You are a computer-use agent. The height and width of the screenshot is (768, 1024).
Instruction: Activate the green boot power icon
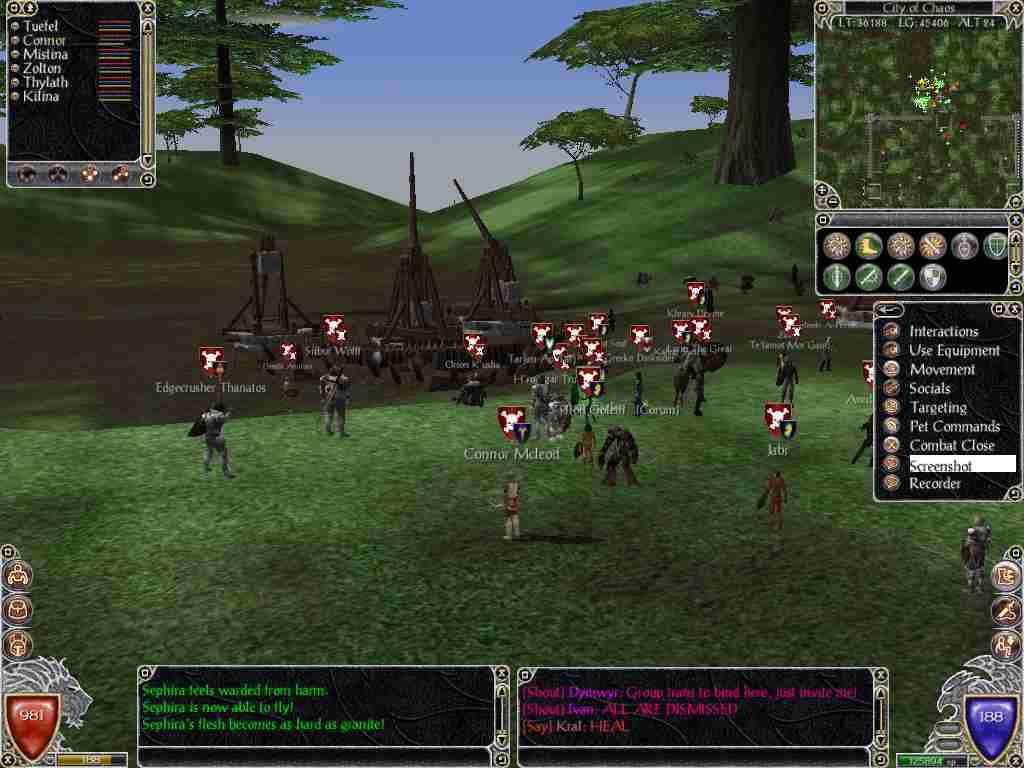point(867,246)
